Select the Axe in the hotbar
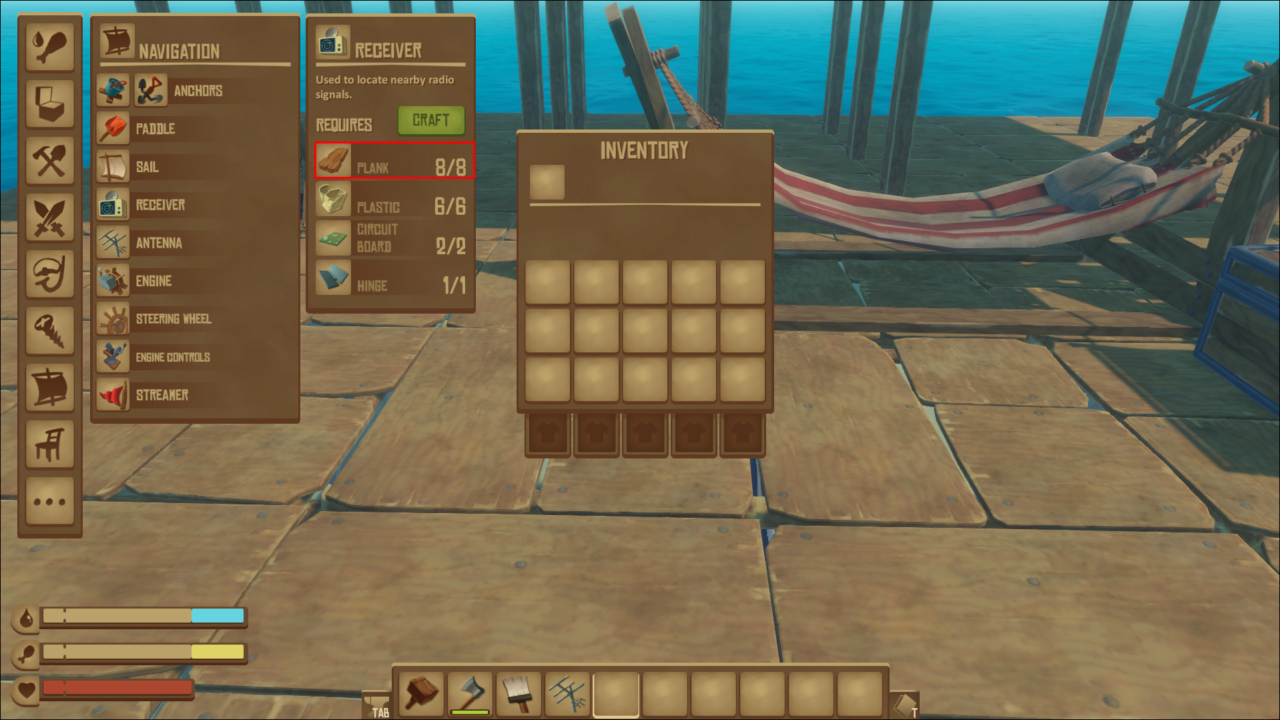The image size is (1280, 720). 468,692
